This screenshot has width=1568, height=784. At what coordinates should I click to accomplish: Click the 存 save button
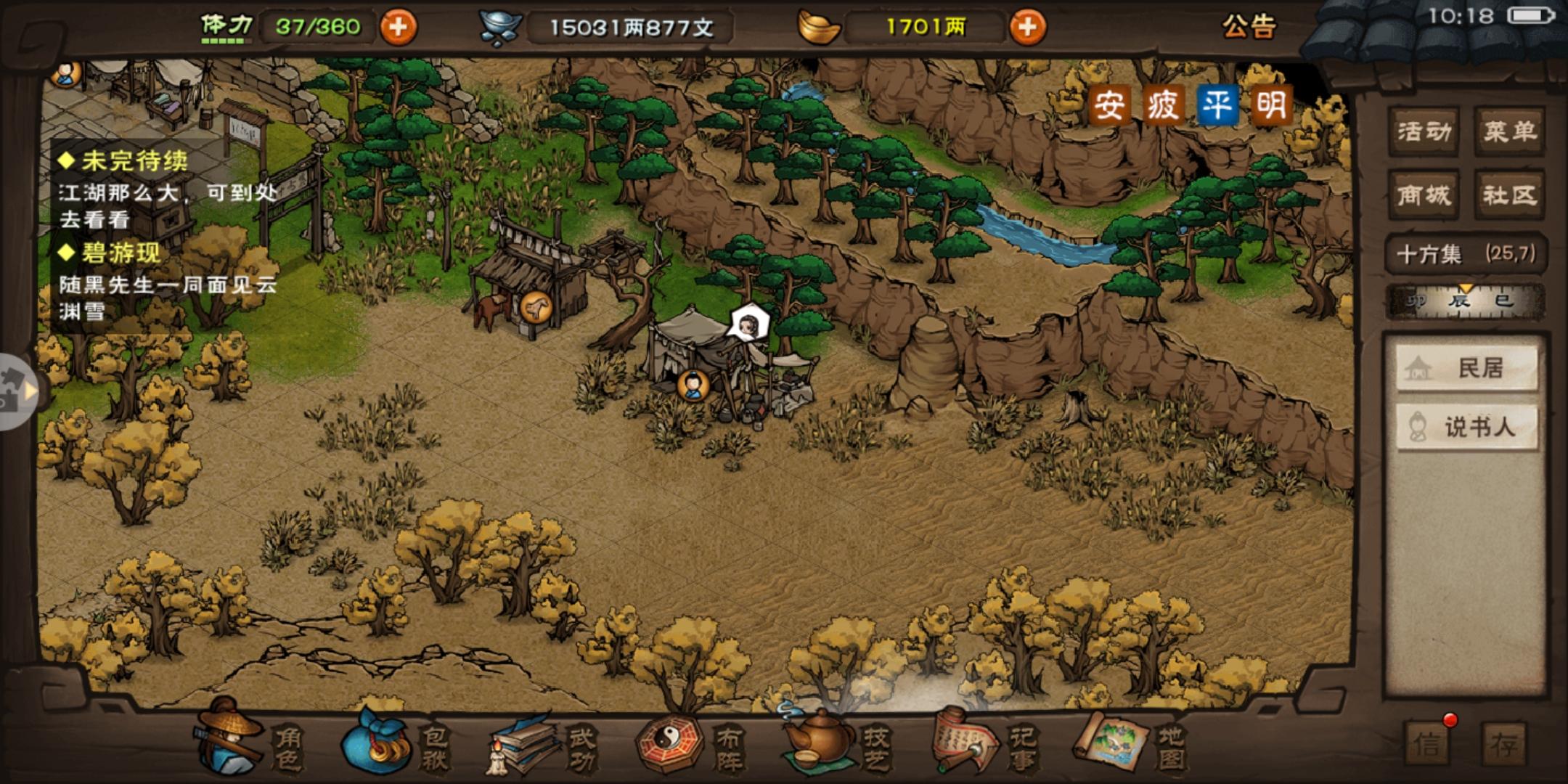(x=1504, y=744)
